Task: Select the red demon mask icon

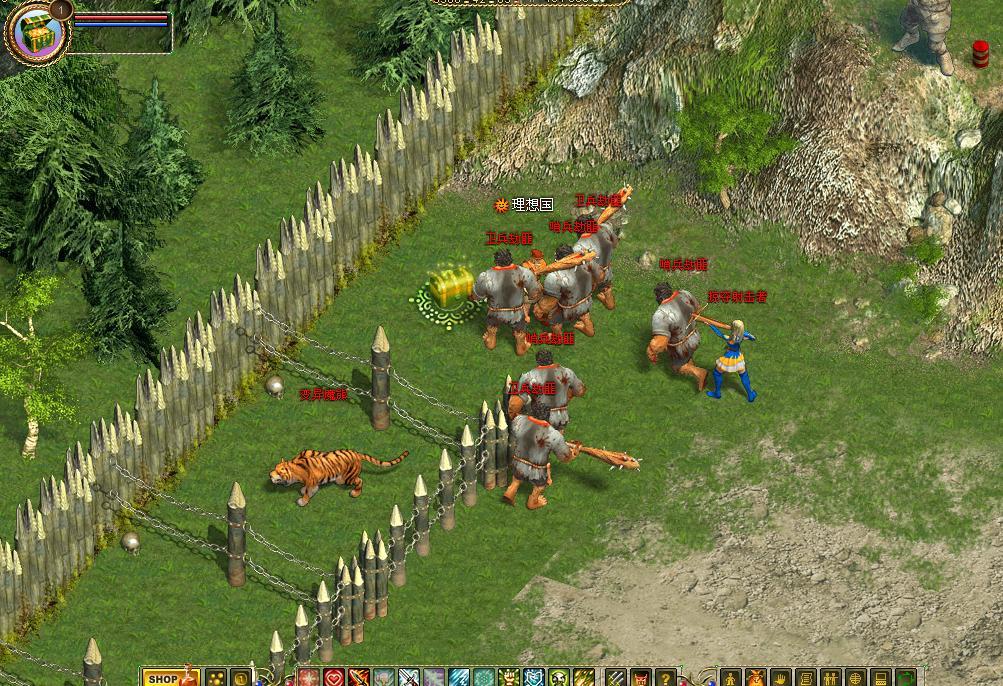Action: point(640,679)
